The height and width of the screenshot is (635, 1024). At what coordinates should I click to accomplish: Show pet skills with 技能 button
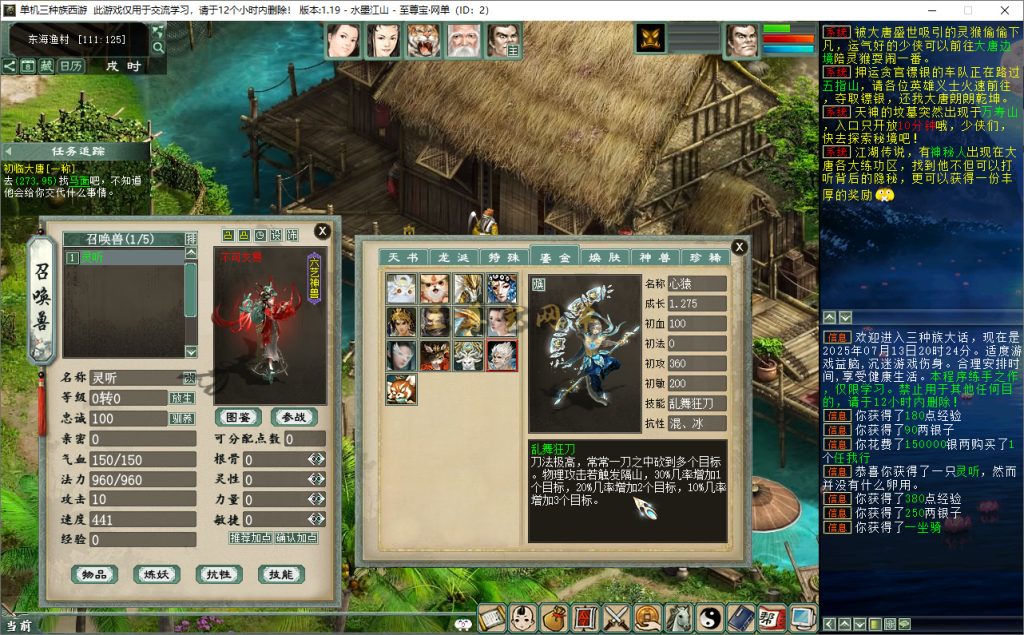tap(280, 574)
